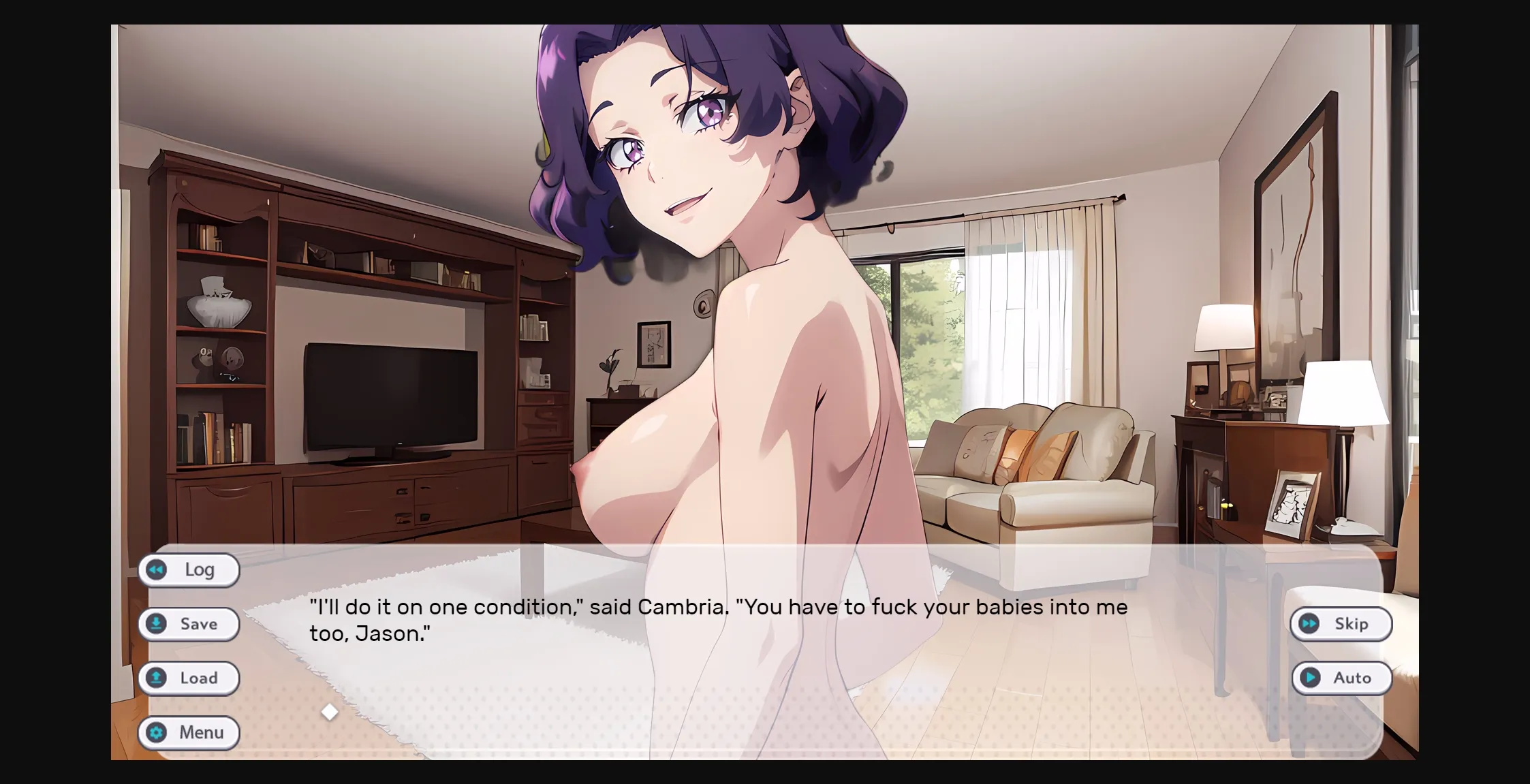Load a previously saved game
This screenshot has width=1530, height=784.
(189, 678)
